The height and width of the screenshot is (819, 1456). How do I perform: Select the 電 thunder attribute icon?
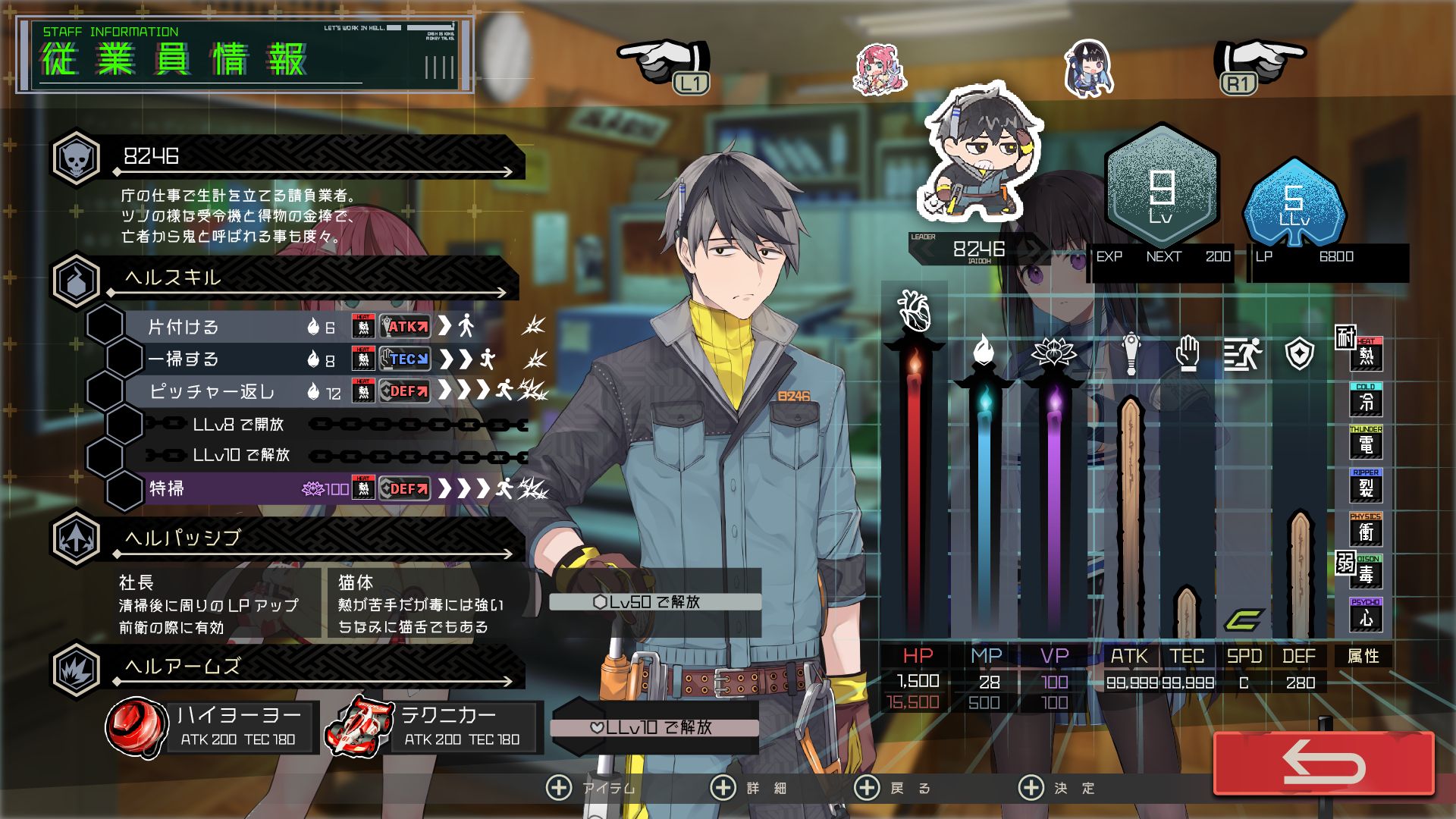pyautogui.click(x=1366, y=443)
